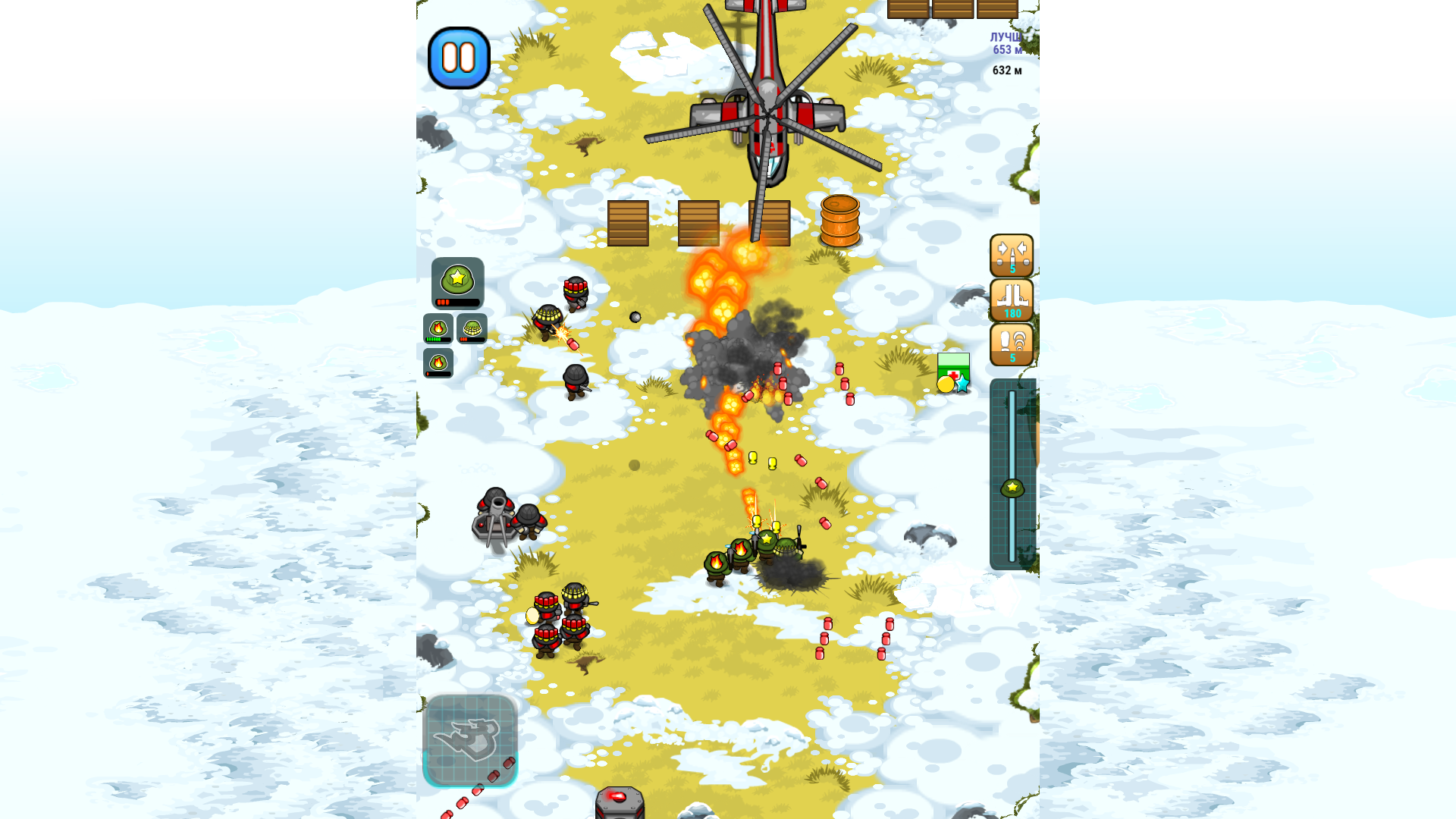The height and width of the screenshot is (819, 1456).
Task: Select the lower flamethrower unit icon with depleted health
Action: (438, 364)
